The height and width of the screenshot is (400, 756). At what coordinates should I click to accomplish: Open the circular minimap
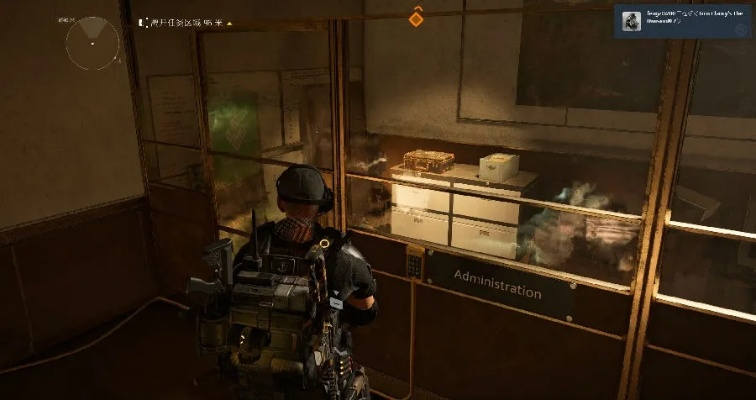(x=92, y=43)
